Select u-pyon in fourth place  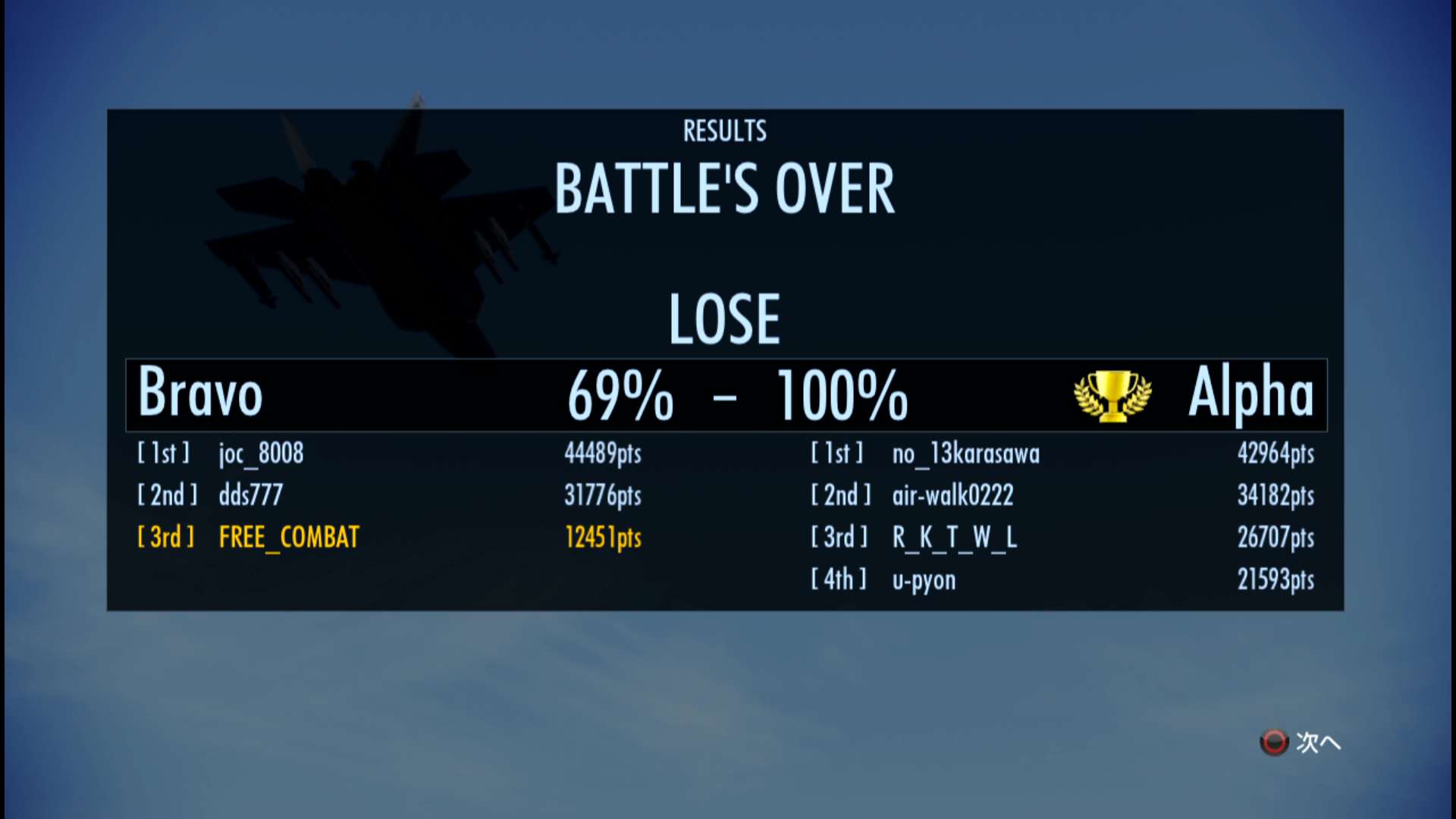[924, 579]
